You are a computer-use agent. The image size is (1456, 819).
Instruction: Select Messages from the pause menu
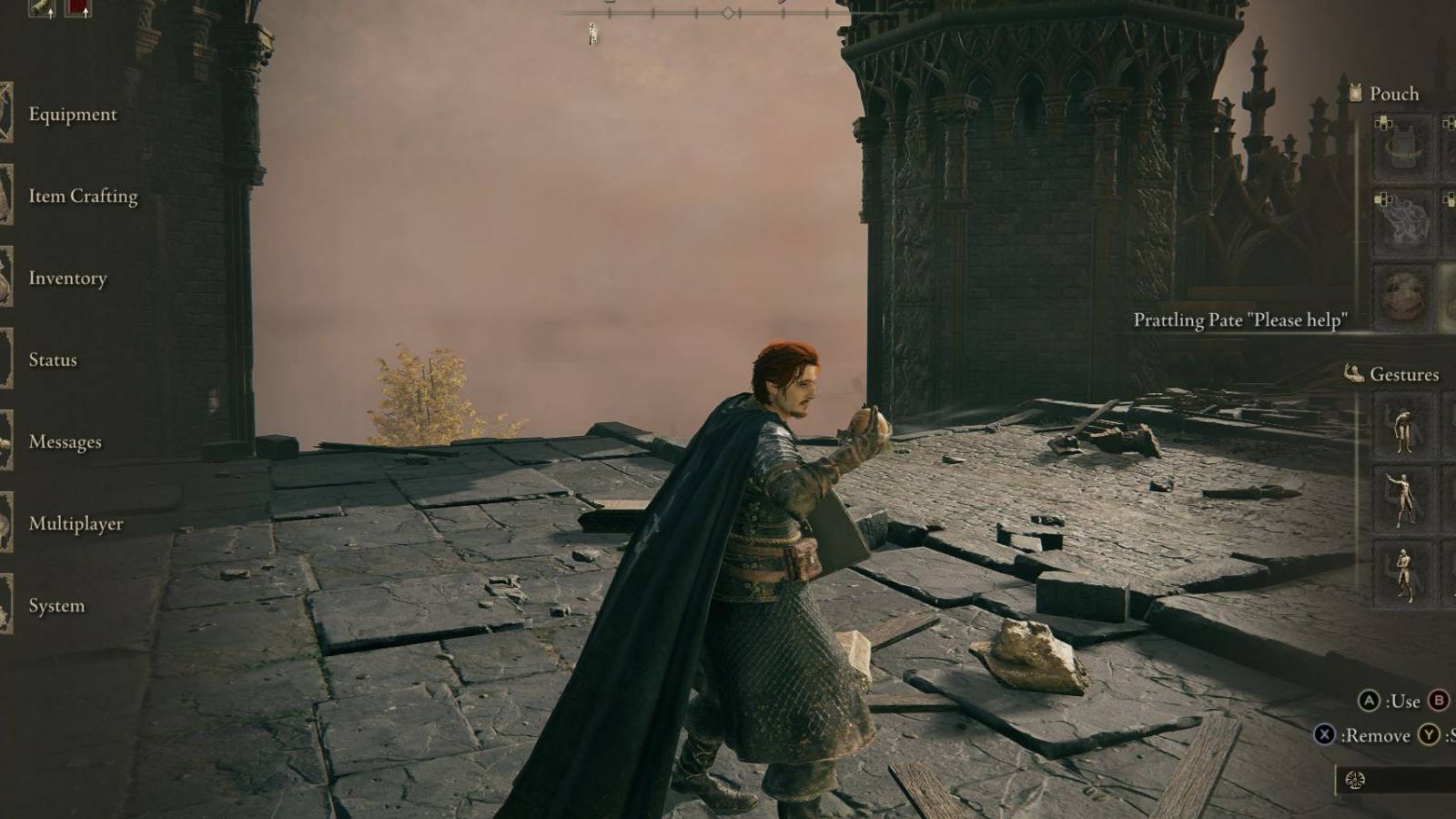pos(66,441)
